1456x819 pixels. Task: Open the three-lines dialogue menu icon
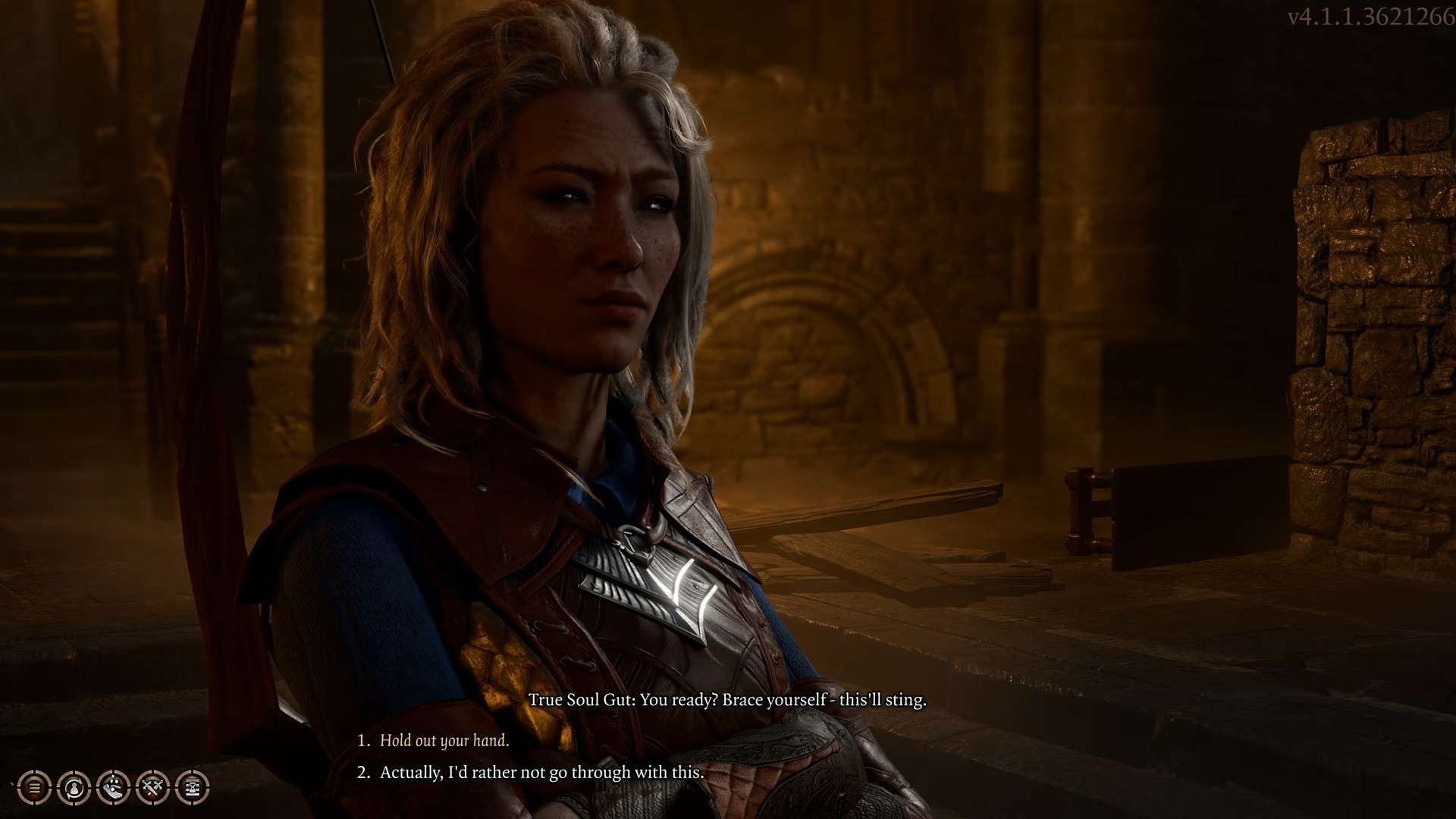[35, 788]
